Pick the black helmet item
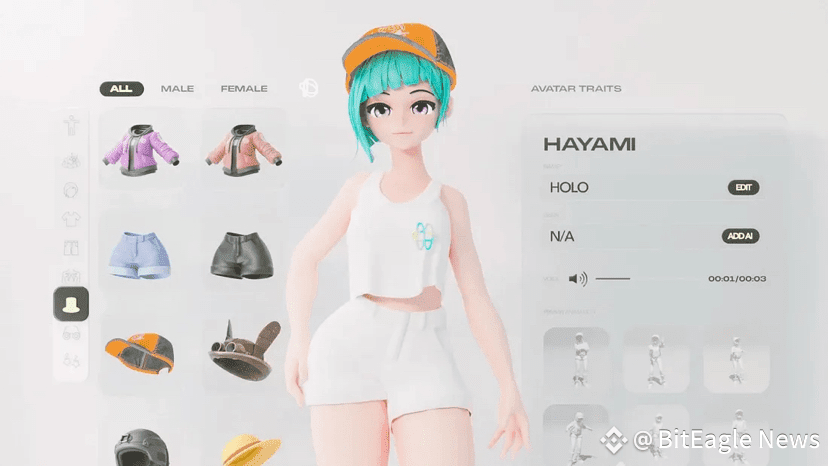The height and width of the screenshot is (466, 828). tap(139, 448)
